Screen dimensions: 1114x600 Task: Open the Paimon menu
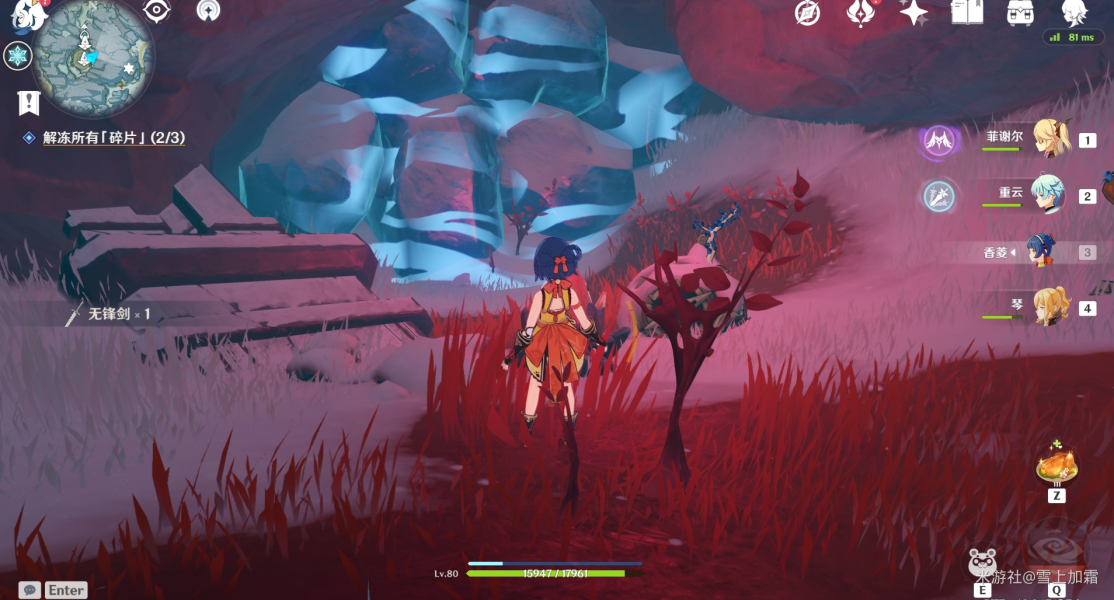22,12
